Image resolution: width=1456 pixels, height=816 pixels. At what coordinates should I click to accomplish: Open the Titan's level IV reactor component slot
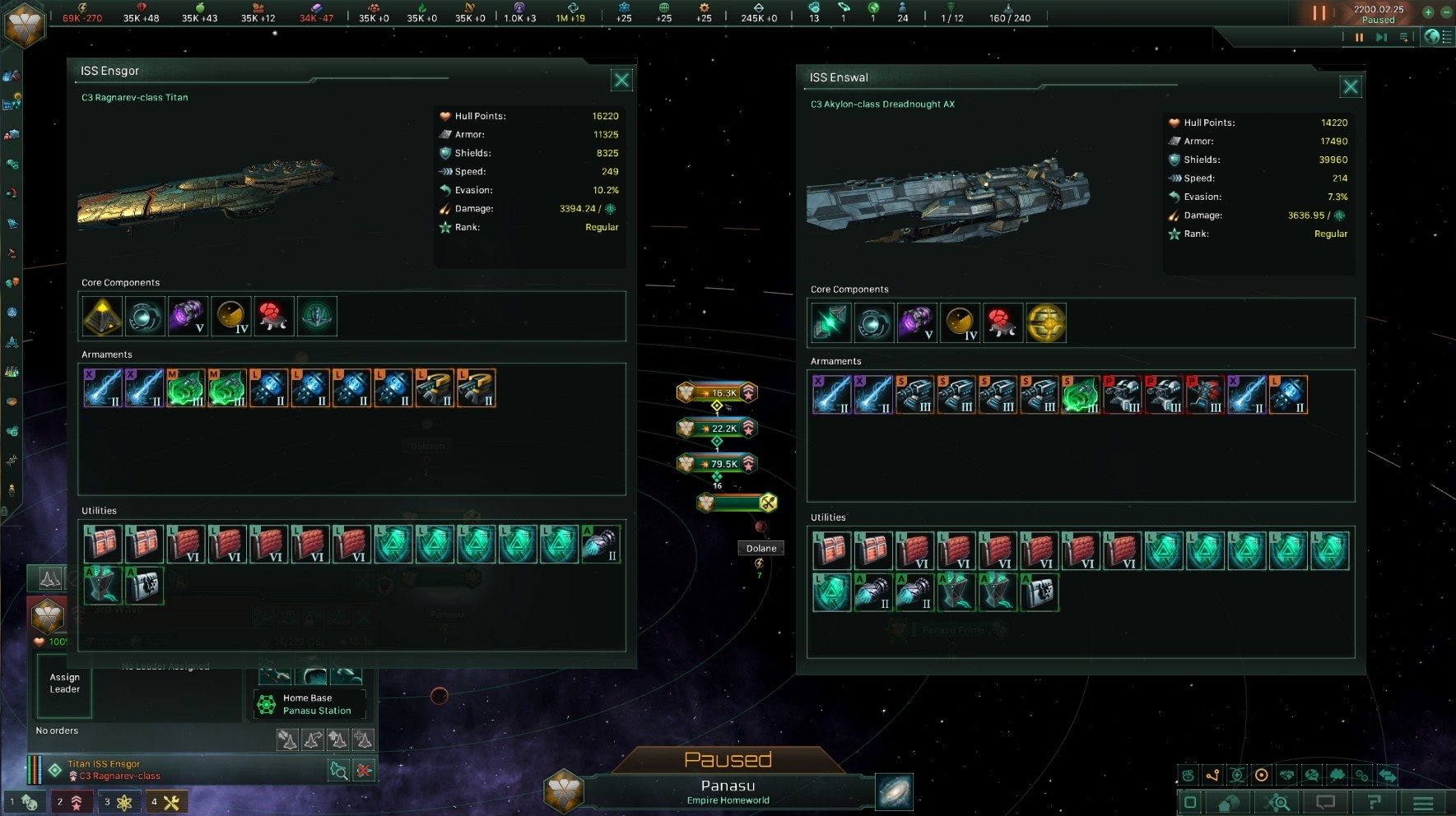230,316
